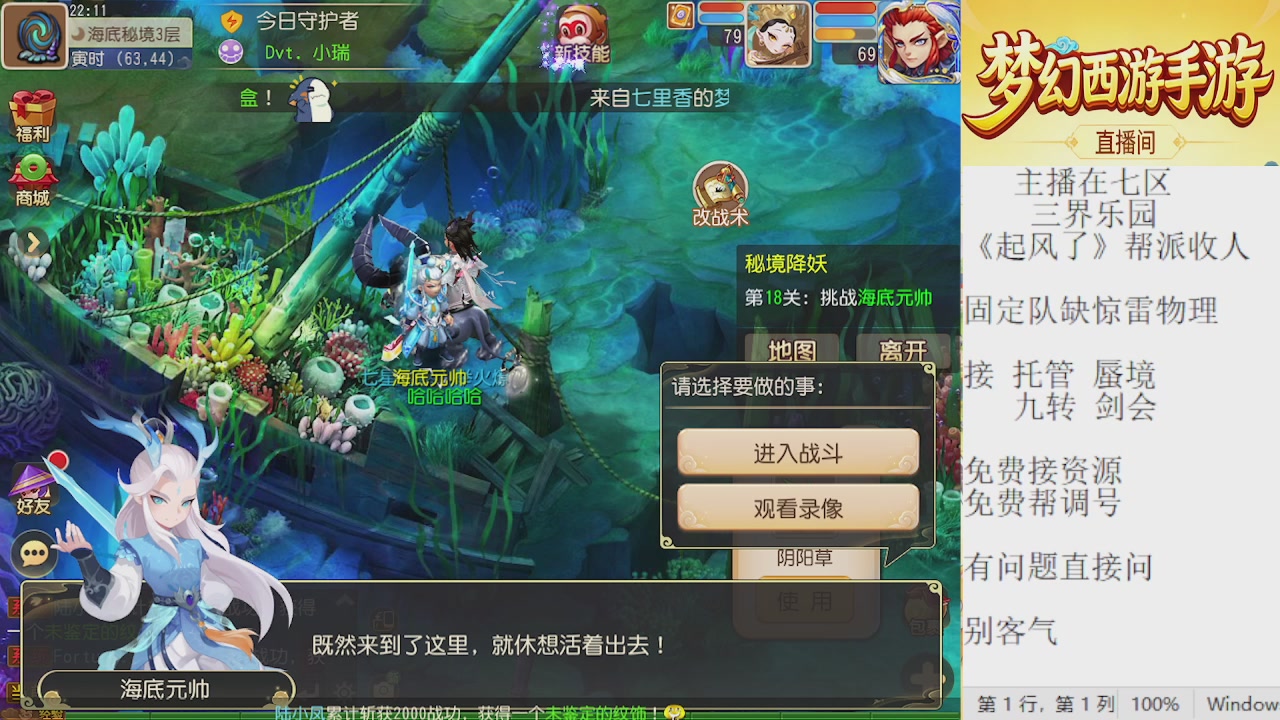Switch to the 地图 map tab
The height and width of the screenshot is (720, 1280).
pyautogui.click(x=790, y=352)
